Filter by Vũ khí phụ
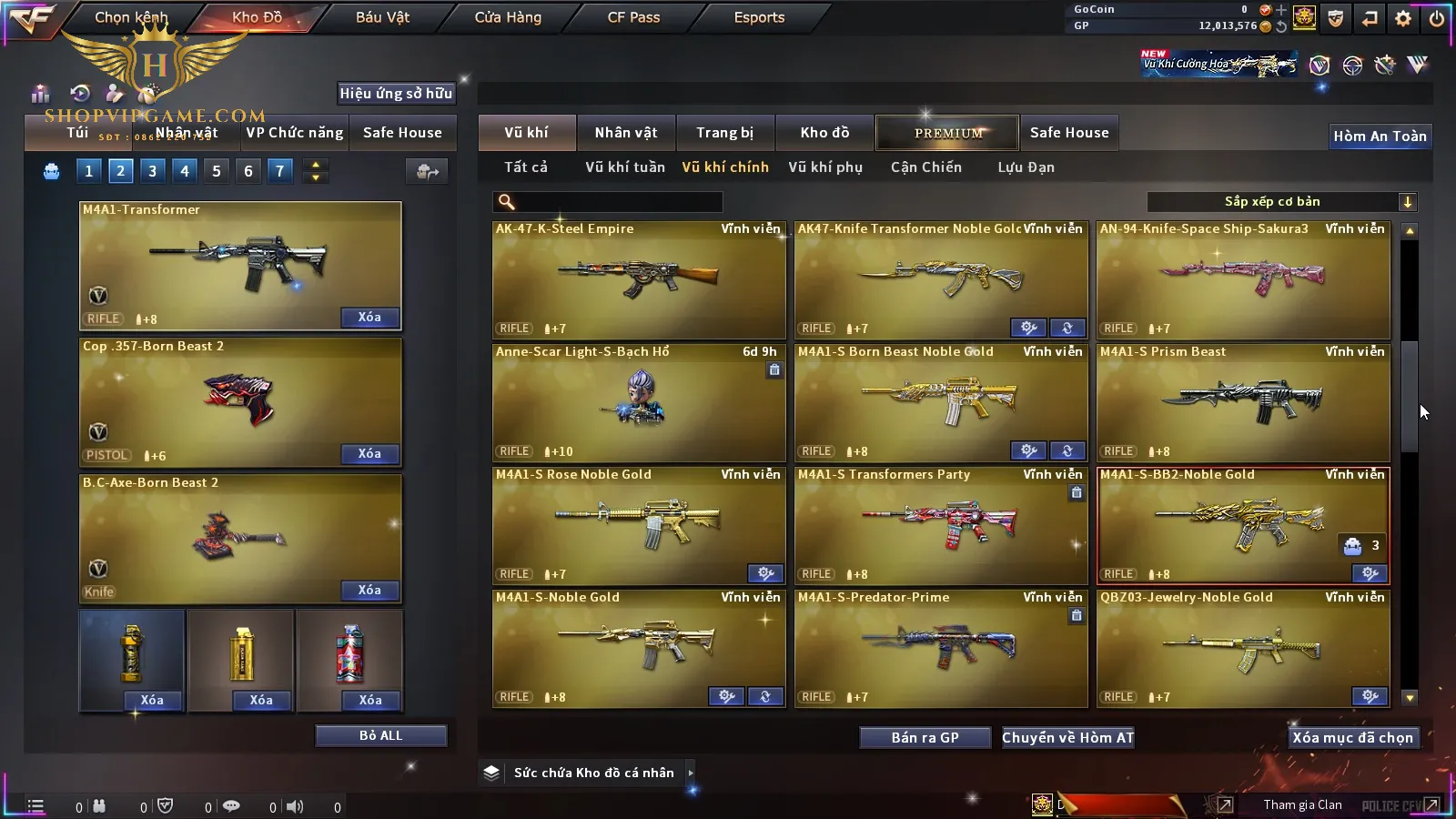 [825, 167]
